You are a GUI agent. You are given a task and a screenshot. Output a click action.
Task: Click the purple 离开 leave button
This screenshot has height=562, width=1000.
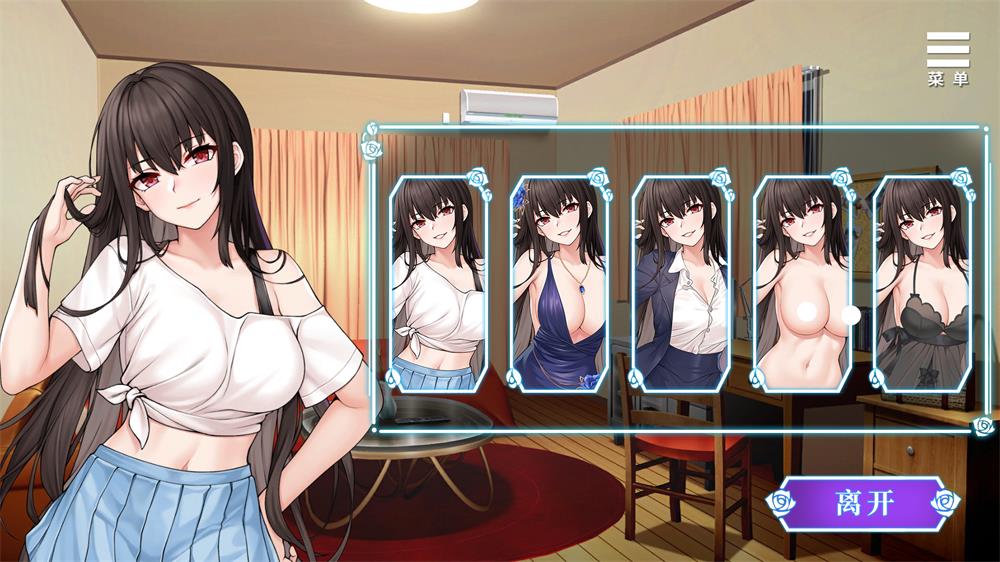pyautogui.click(x=861, y=502)
